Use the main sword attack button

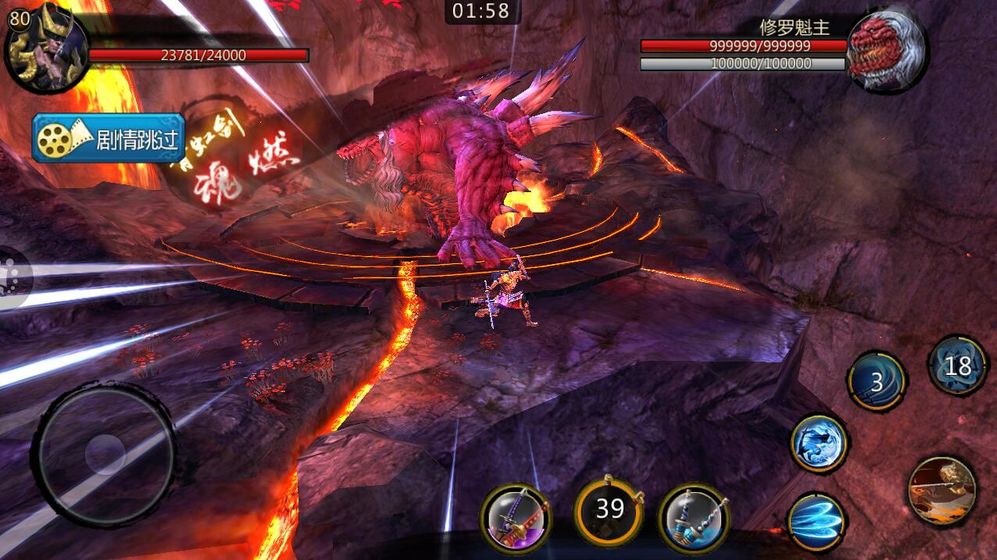point(941,490)
